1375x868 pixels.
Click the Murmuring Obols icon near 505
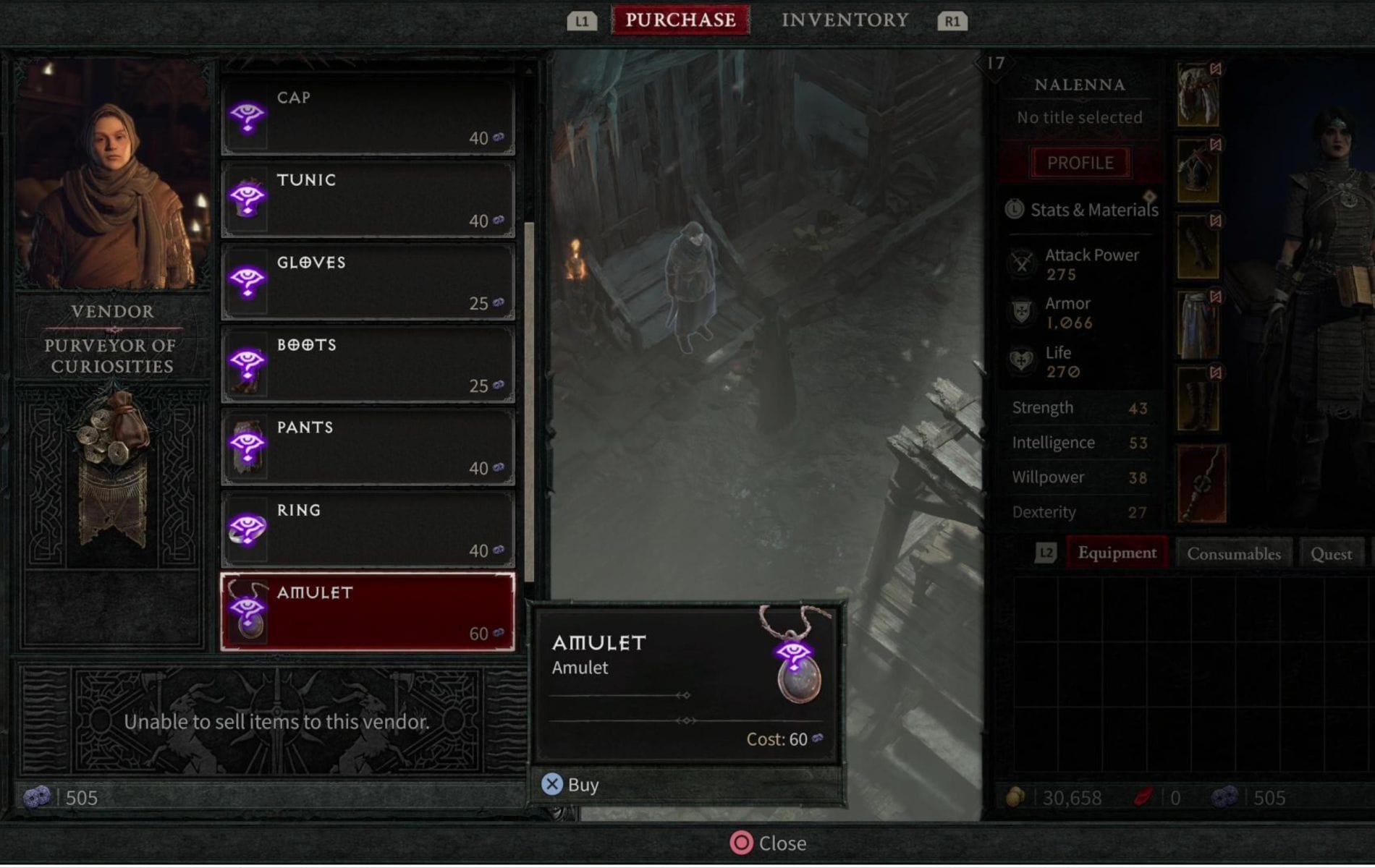pyautogui.click(x=38, y=798)
